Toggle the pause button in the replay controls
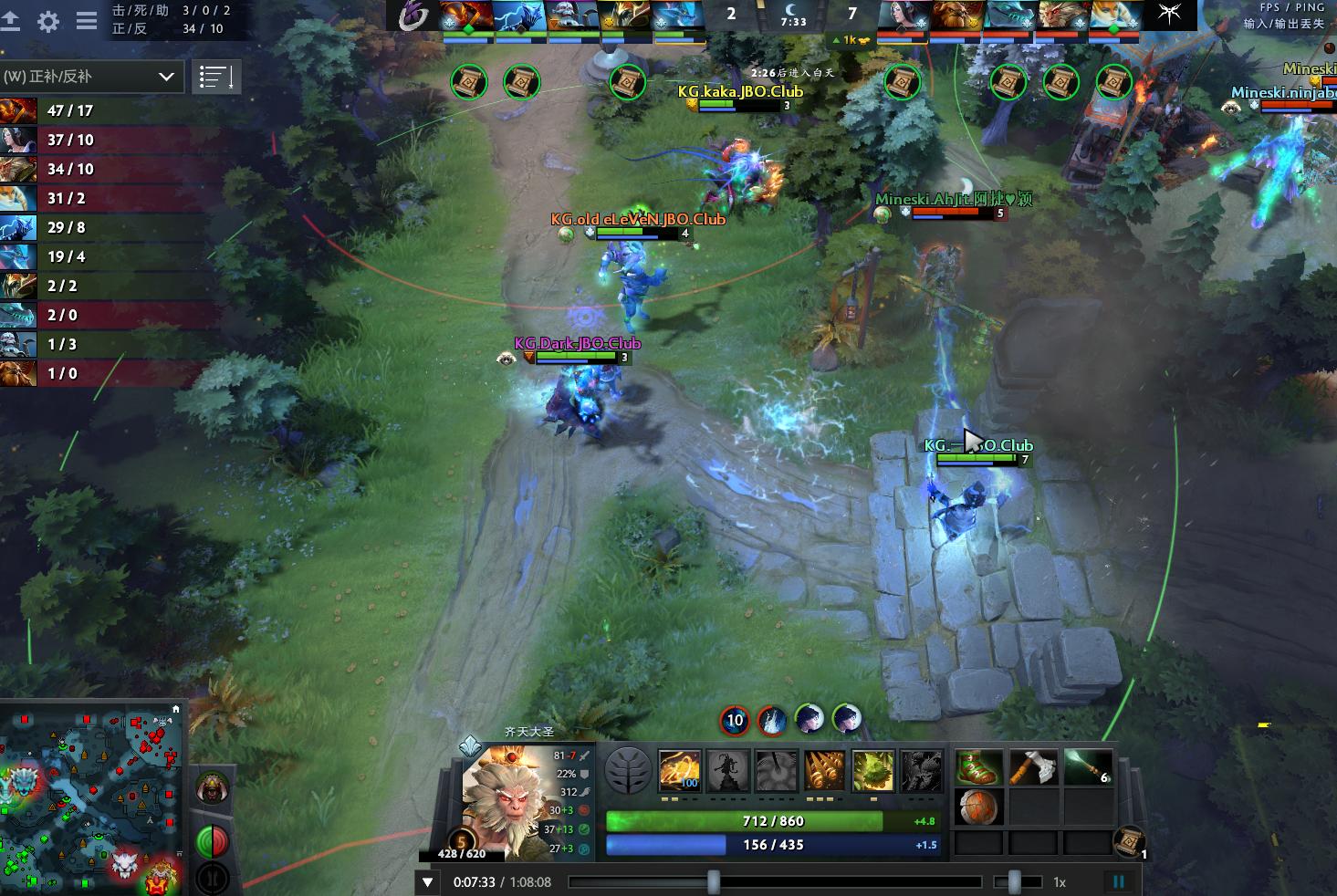Screen dimensions: 1337x896 [1119, 881]
